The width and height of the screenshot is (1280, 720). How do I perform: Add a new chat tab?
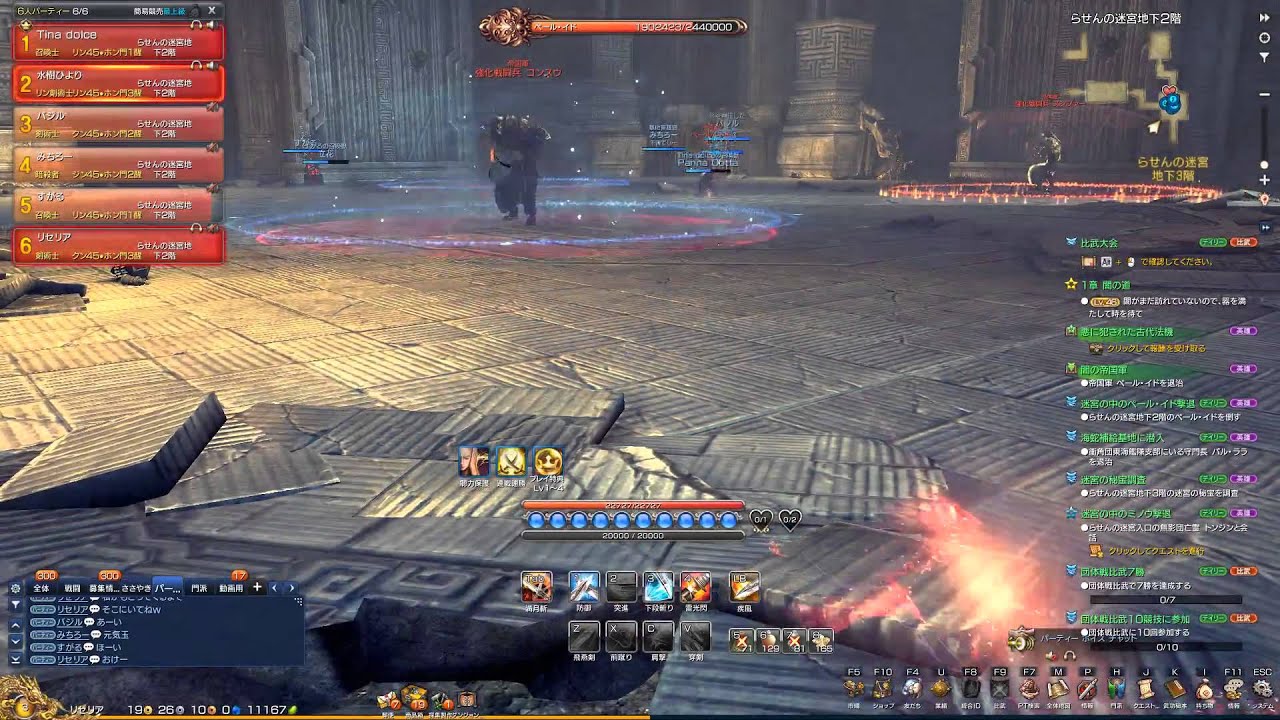257,588
